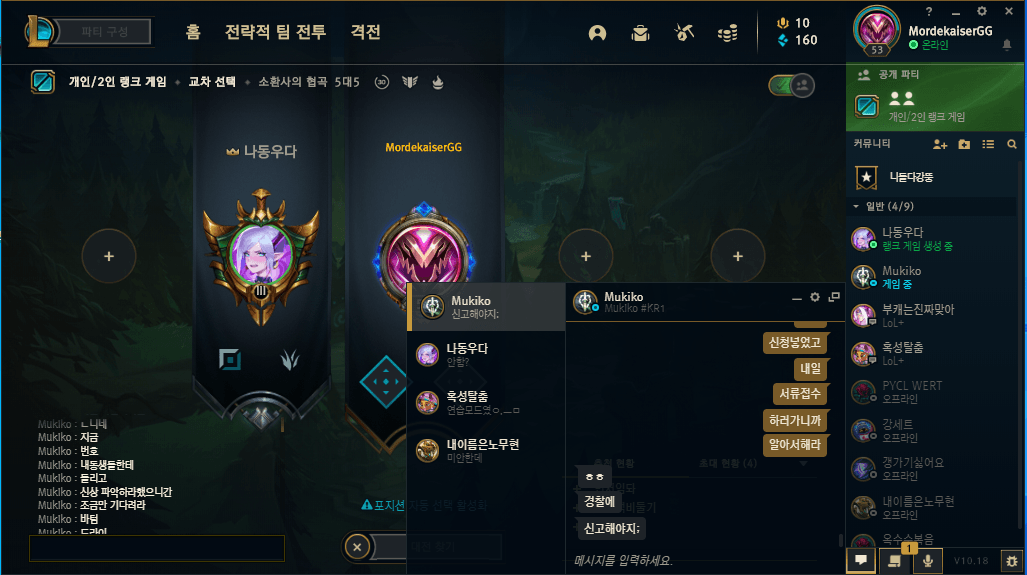
Task: Click the add friend icon
Action: pos(939,144)
